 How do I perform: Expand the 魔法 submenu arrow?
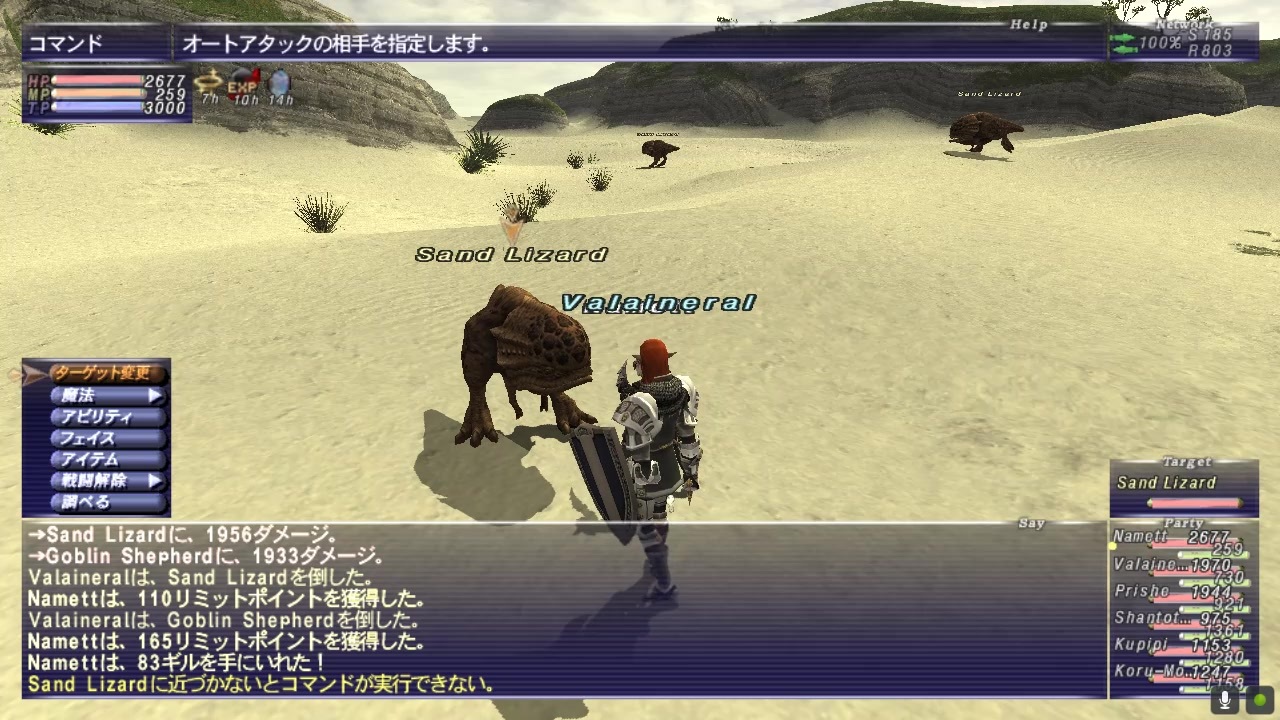click(153, 396)
